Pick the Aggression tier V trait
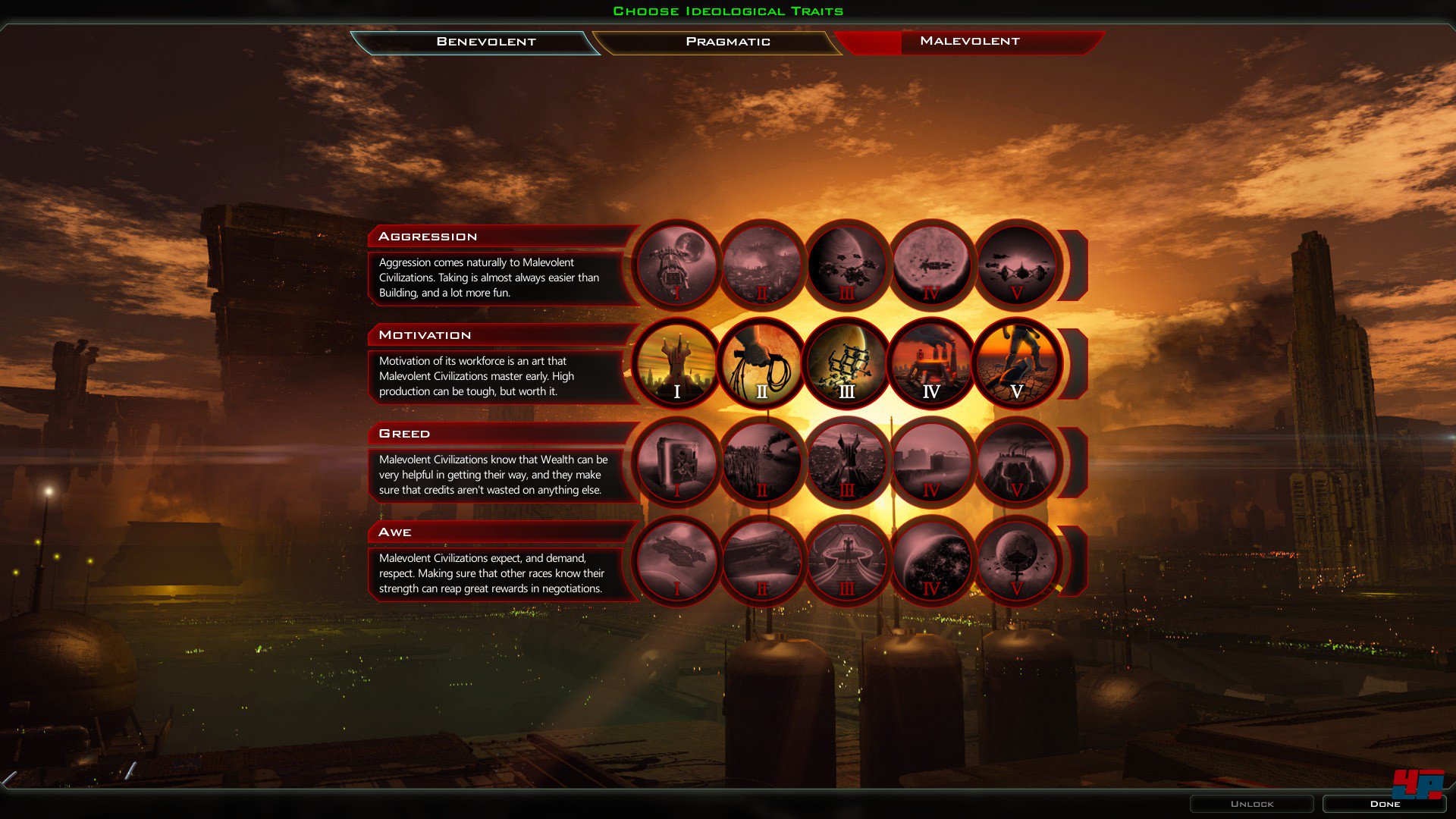 [1017, 264]
